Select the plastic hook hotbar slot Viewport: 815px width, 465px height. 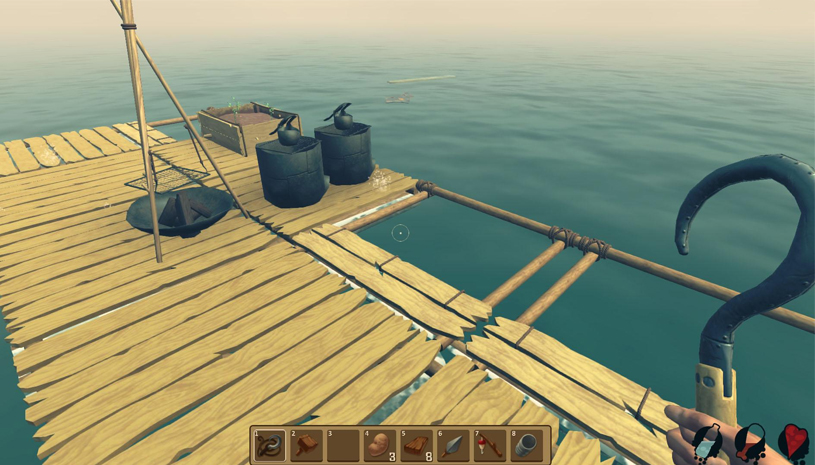270,445
